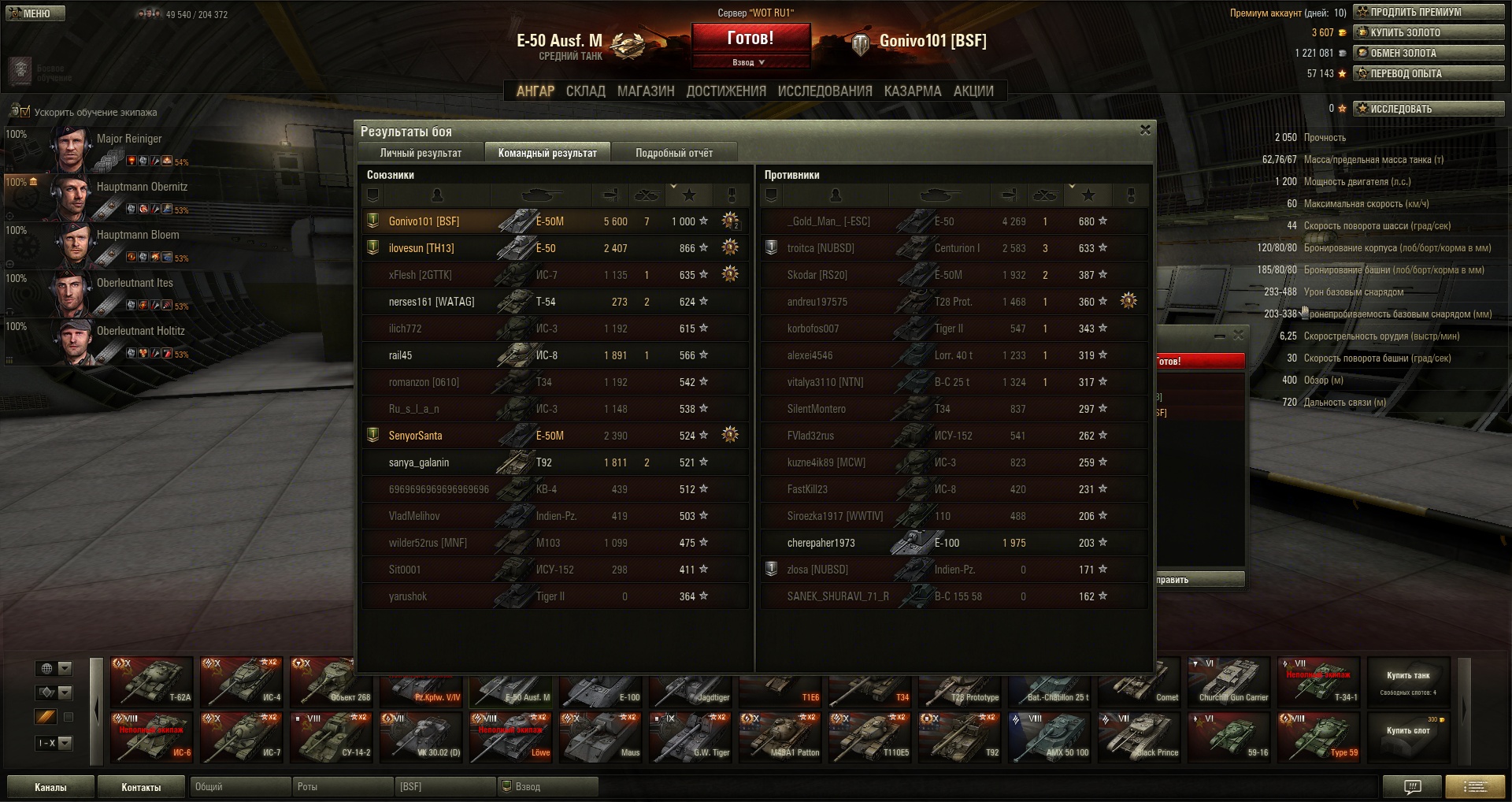Switch to the Личный результат tab
Image resolution: width=1512 pixels, height=802 pixels.
(x=421, y=153)
